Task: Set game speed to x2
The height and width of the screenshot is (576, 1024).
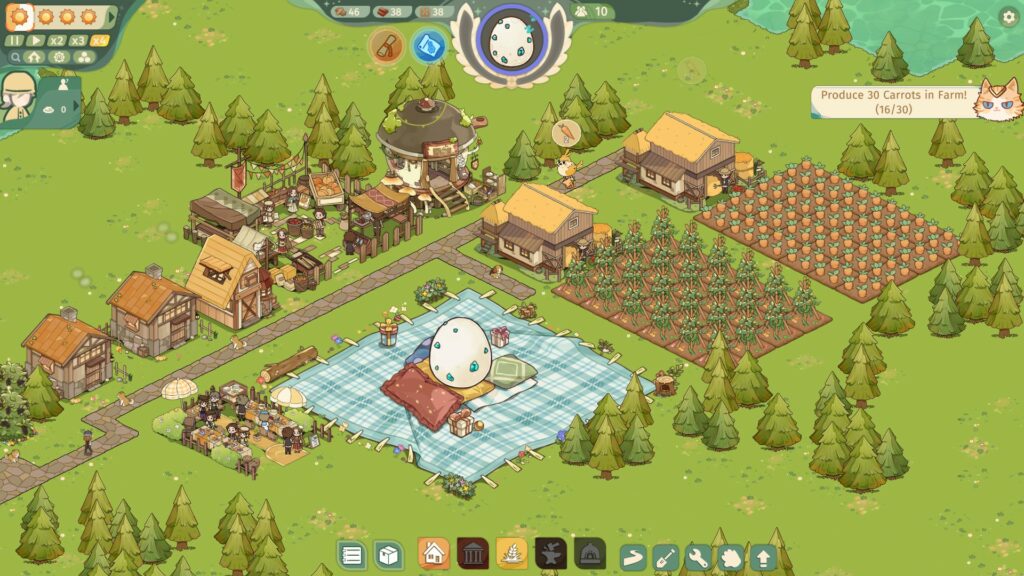Action: pyautogui.click(x=57, y=41)
